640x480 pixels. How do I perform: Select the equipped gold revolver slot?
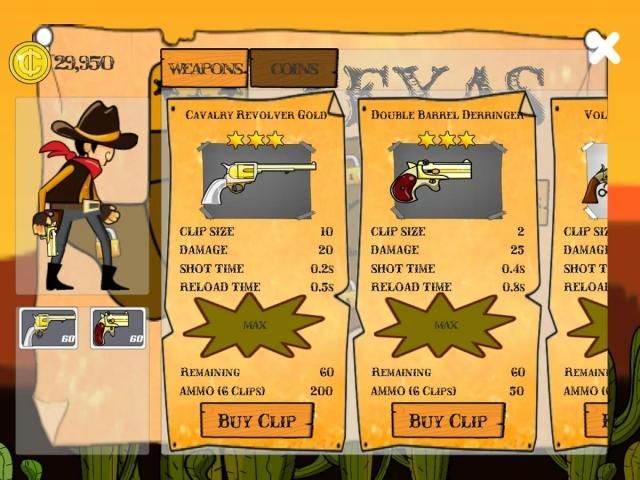pyautogui.click(x=48, y=327)
